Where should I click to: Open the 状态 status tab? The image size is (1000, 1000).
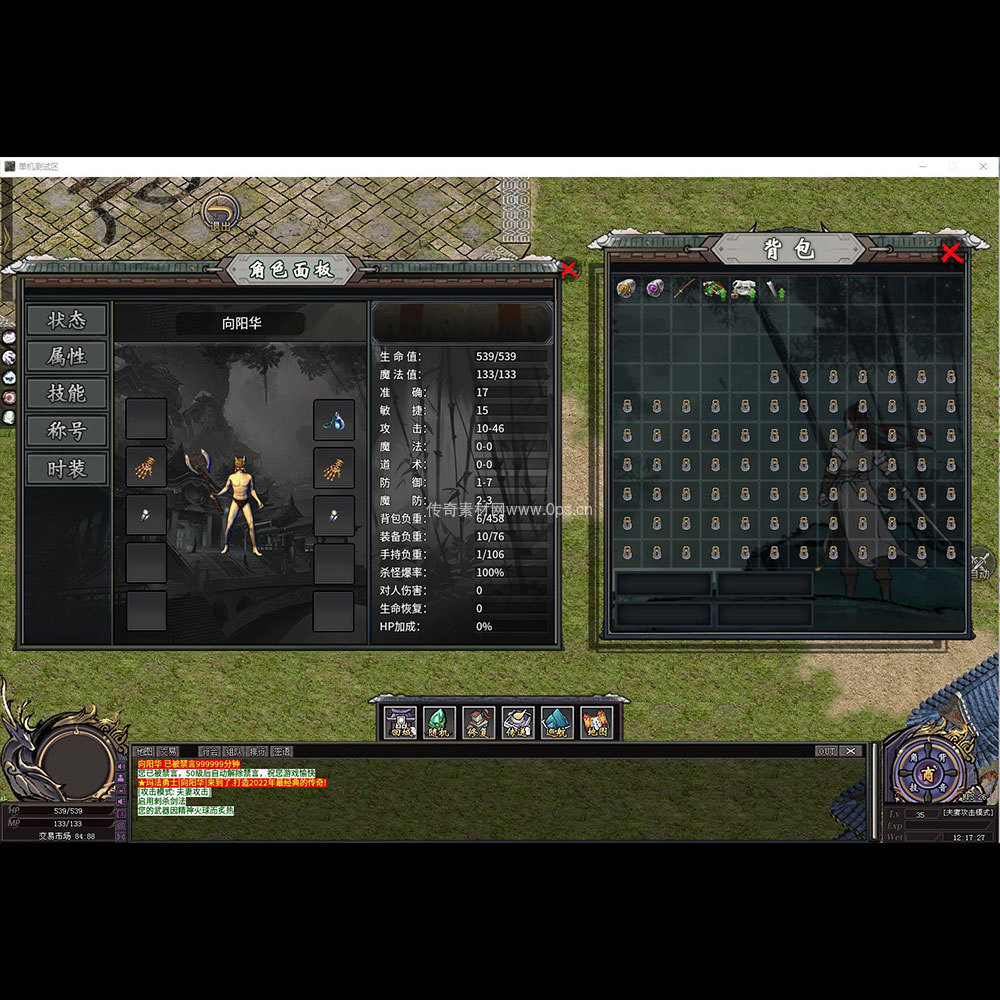click(67, 320)
